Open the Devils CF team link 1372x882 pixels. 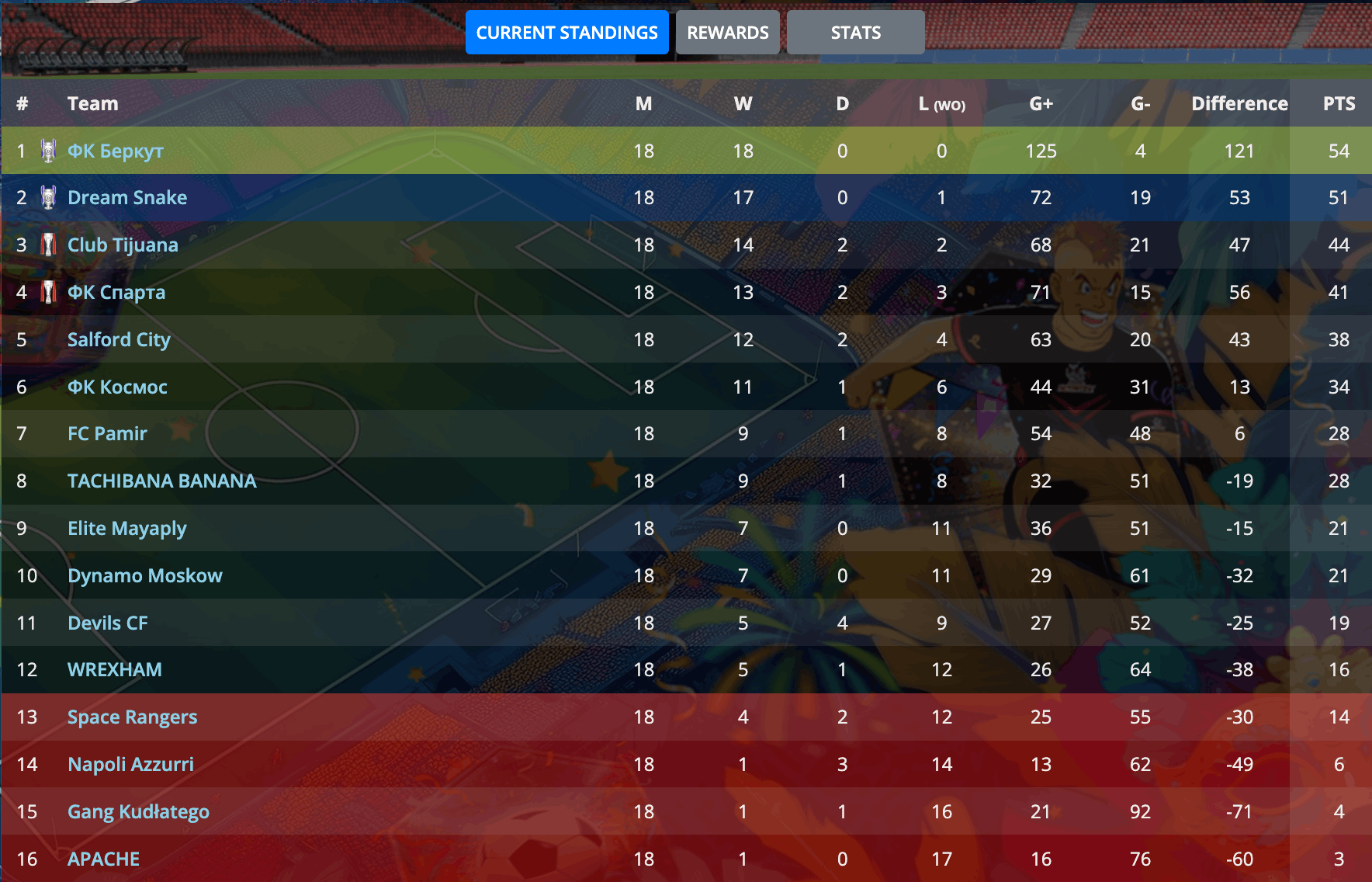coord(108,623)
